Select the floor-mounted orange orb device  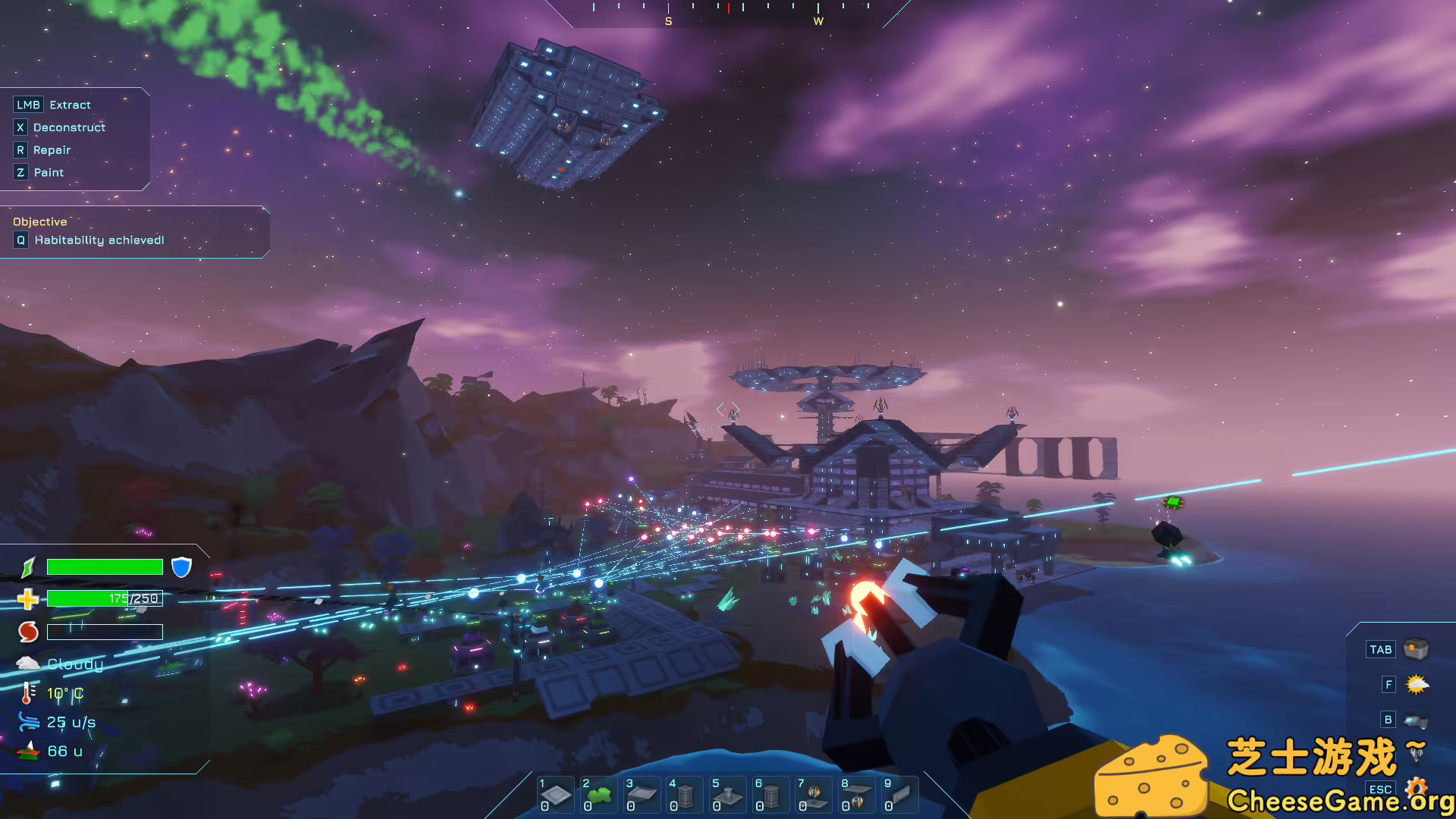[814, 795]
